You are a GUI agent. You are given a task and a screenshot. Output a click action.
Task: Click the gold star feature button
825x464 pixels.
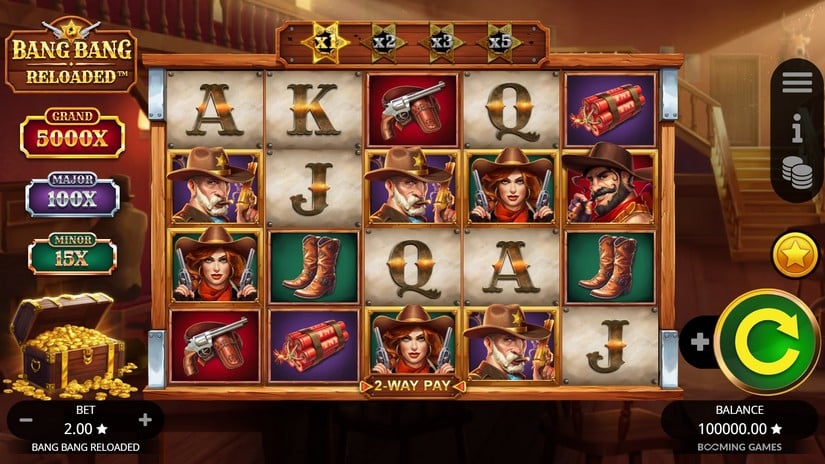pyautogui.click(x=795, y=256)
